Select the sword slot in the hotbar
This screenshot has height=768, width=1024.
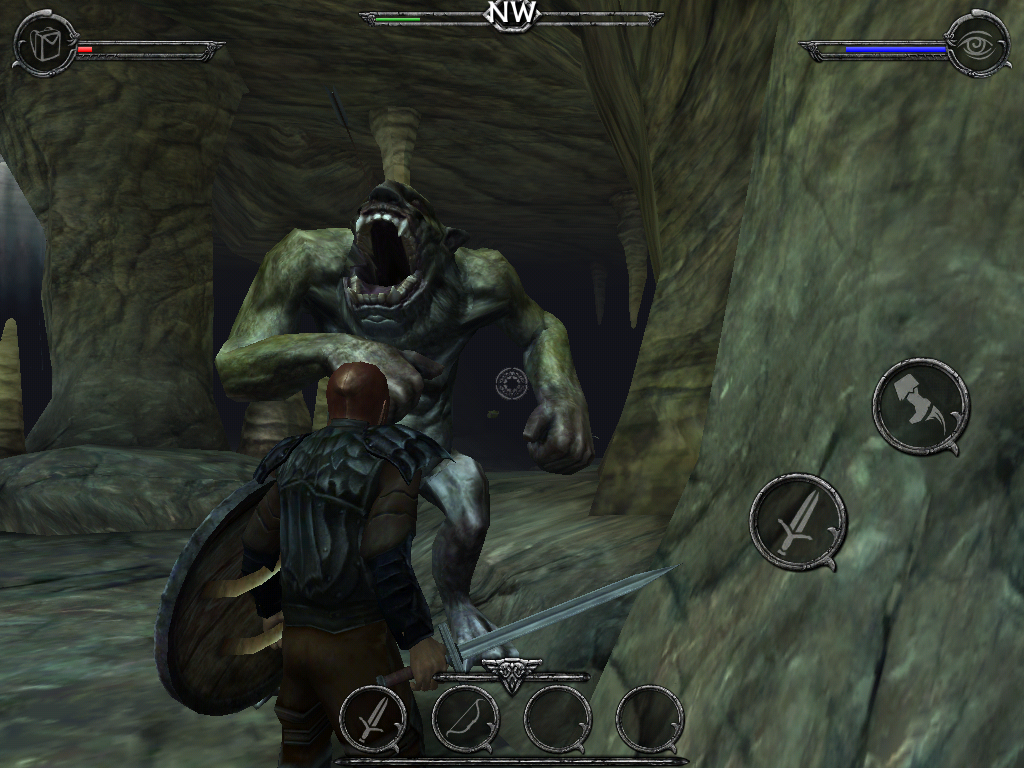tap(373, 719)
